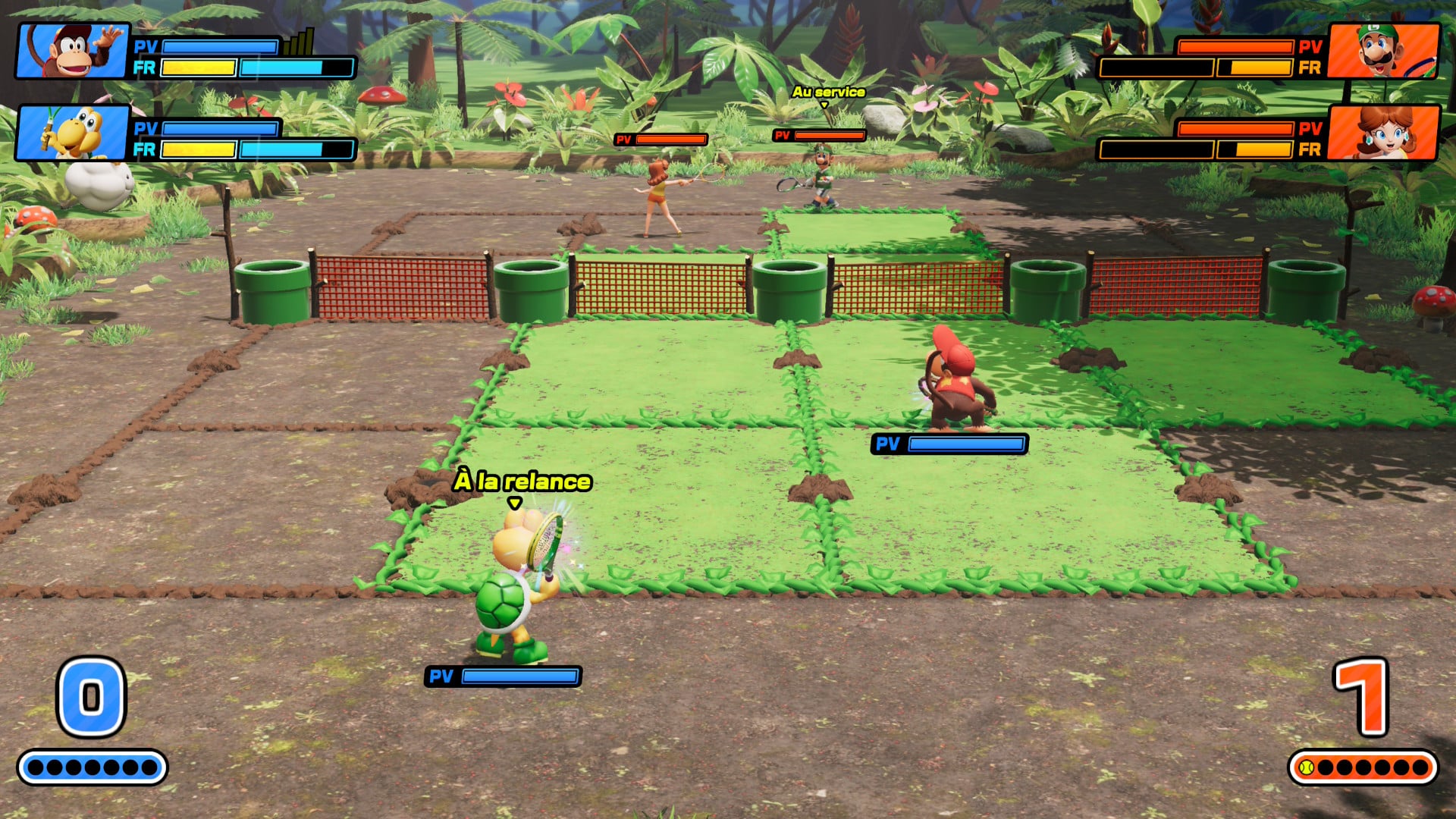
Task: Select the Koopa Troopa player portrait
Action: click(x=74, y=133)
